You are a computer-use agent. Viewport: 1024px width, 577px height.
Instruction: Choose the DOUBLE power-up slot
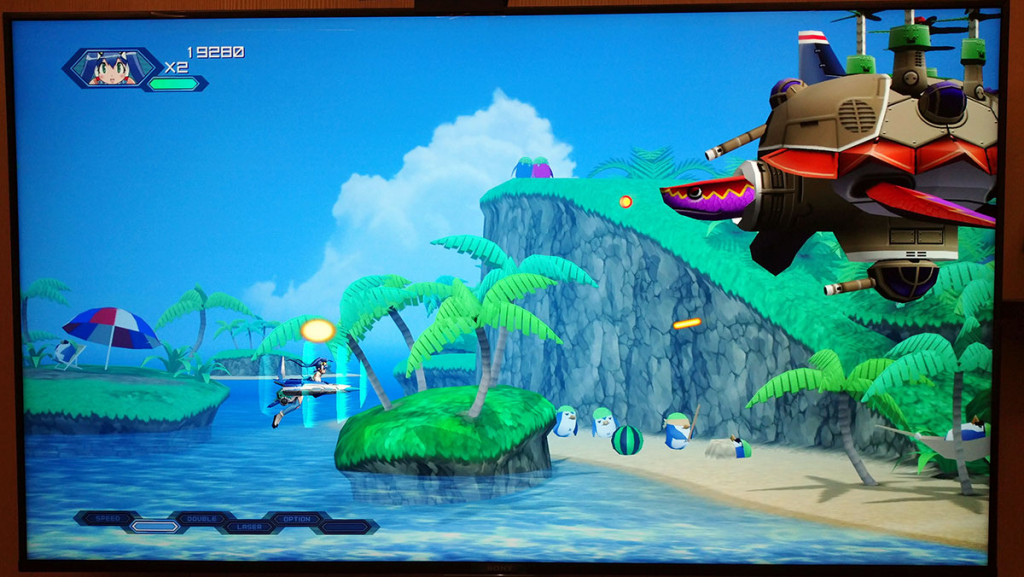pyautogui.click(x=200, y=518)
